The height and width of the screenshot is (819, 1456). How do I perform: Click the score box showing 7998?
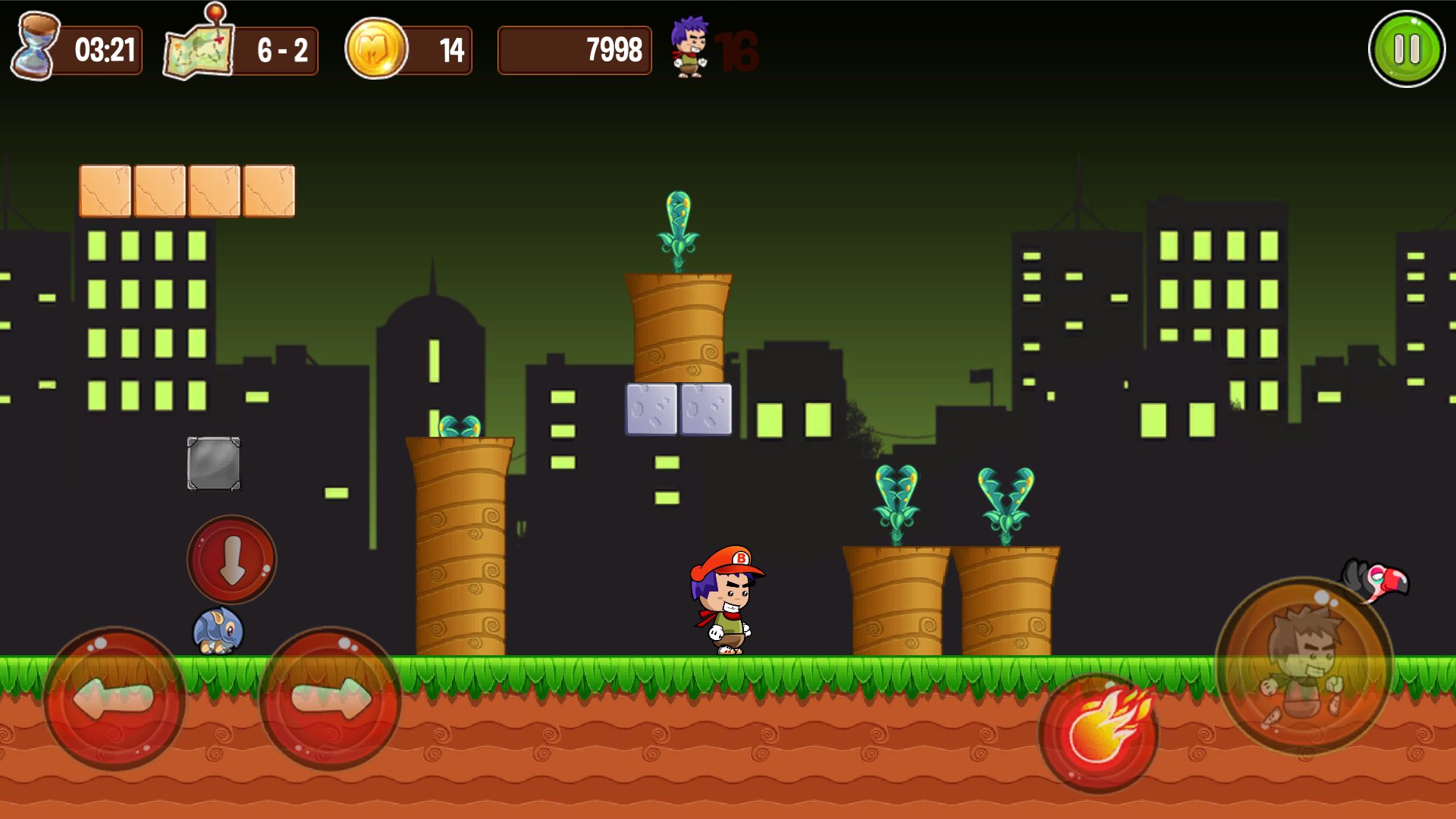575,50
